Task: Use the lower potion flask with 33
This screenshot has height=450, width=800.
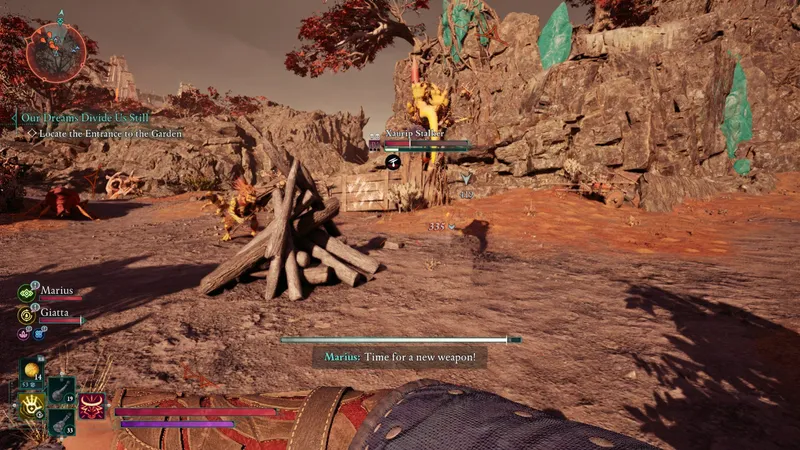Action: tap(60, 421)
